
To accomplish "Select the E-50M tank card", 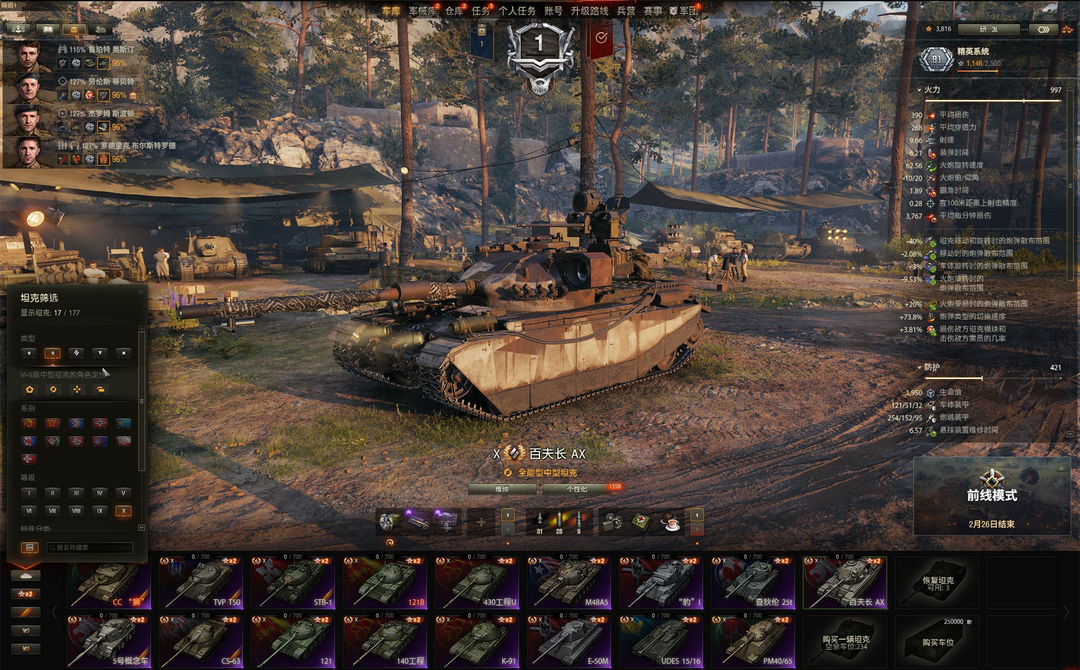I will tap(574, 641).
